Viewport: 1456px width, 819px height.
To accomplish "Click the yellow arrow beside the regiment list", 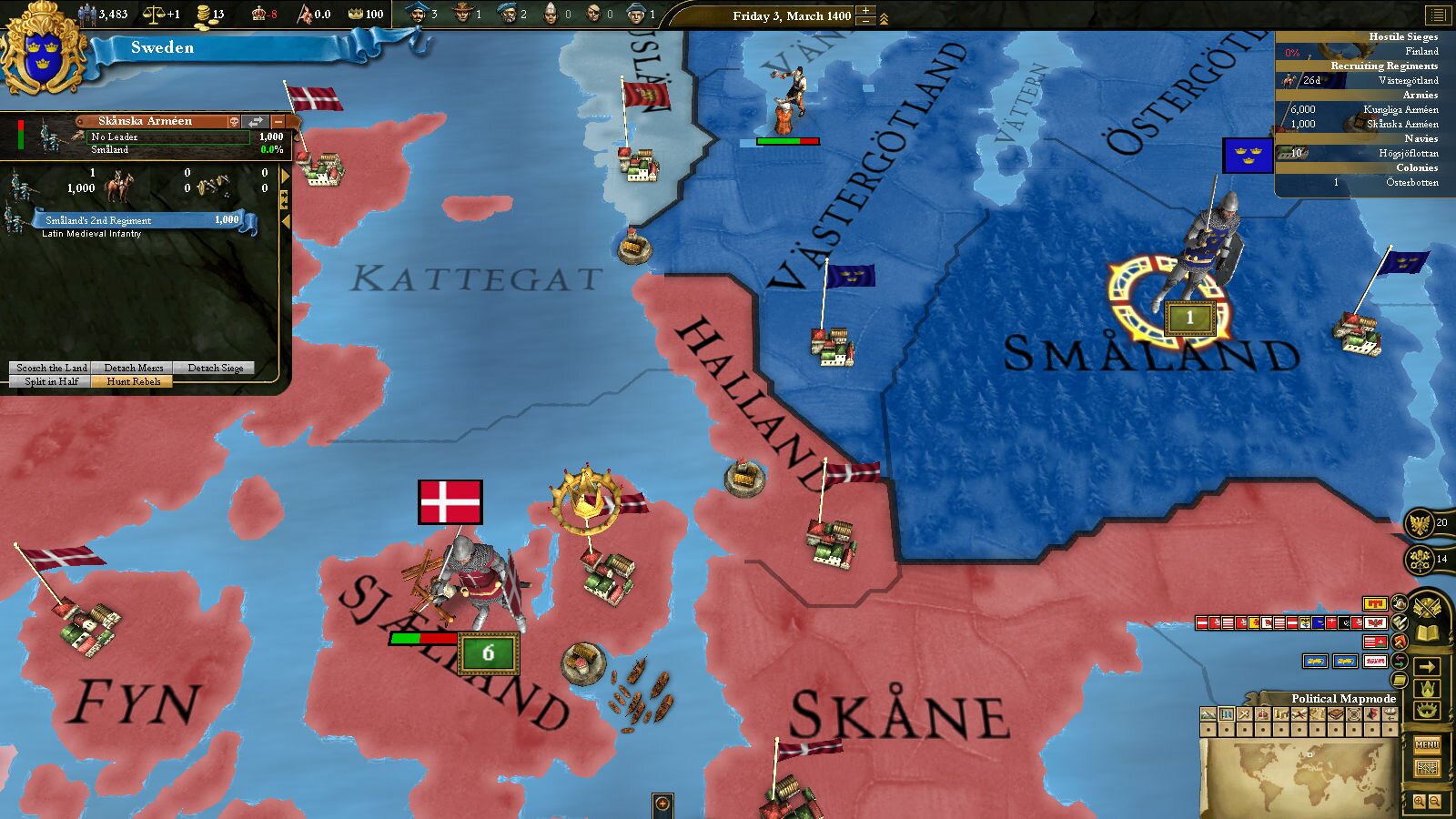I will [283, 174].
